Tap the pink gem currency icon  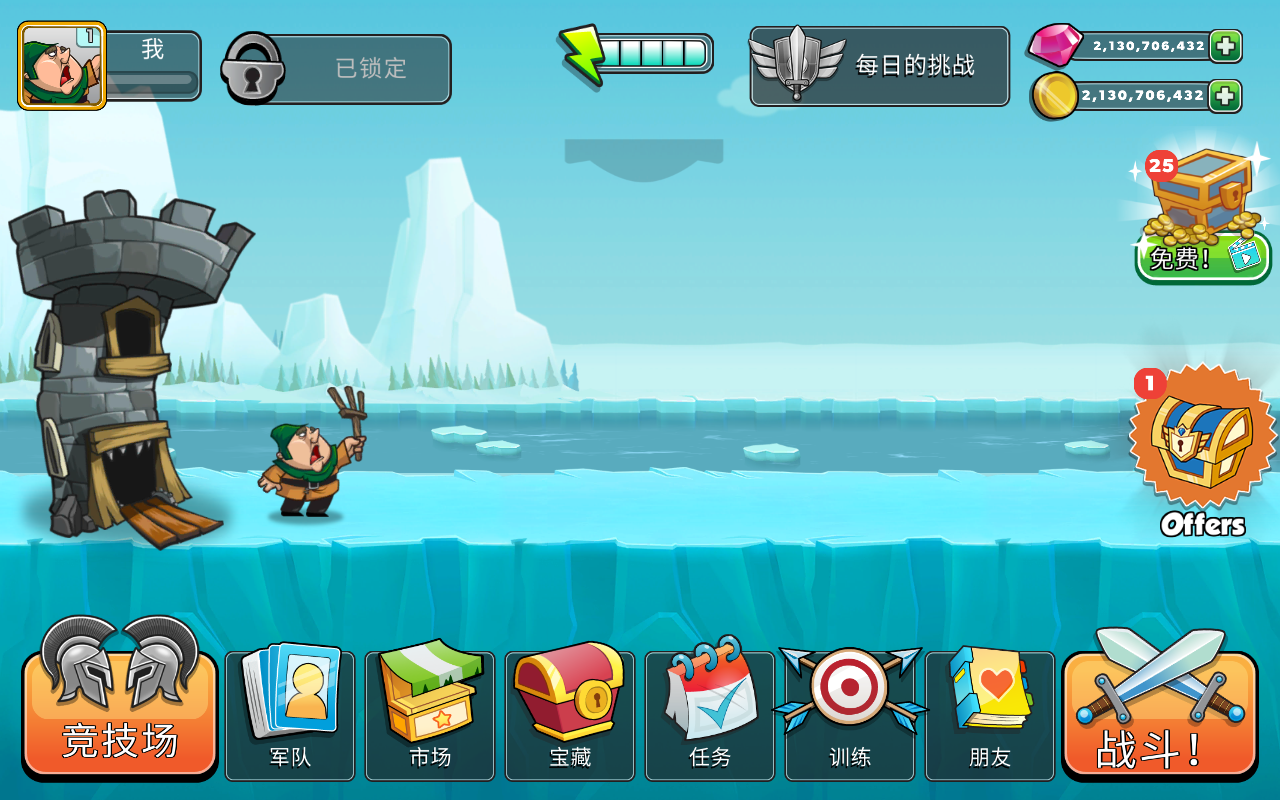point(1056,44)
